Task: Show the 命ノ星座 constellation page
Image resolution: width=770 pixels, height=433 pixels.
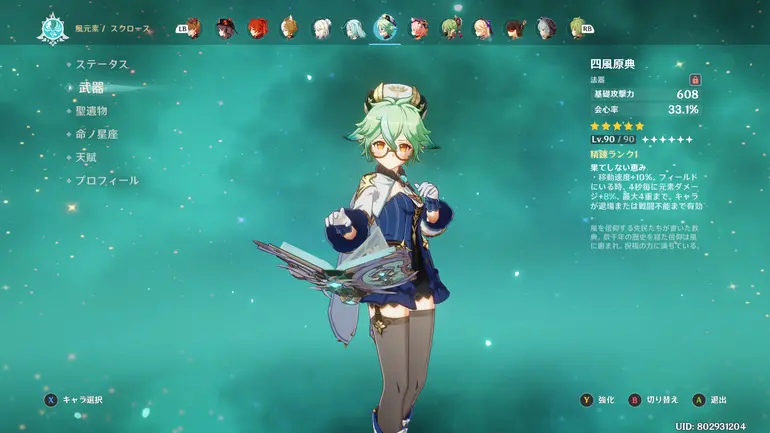Action: tap(97, 134)
